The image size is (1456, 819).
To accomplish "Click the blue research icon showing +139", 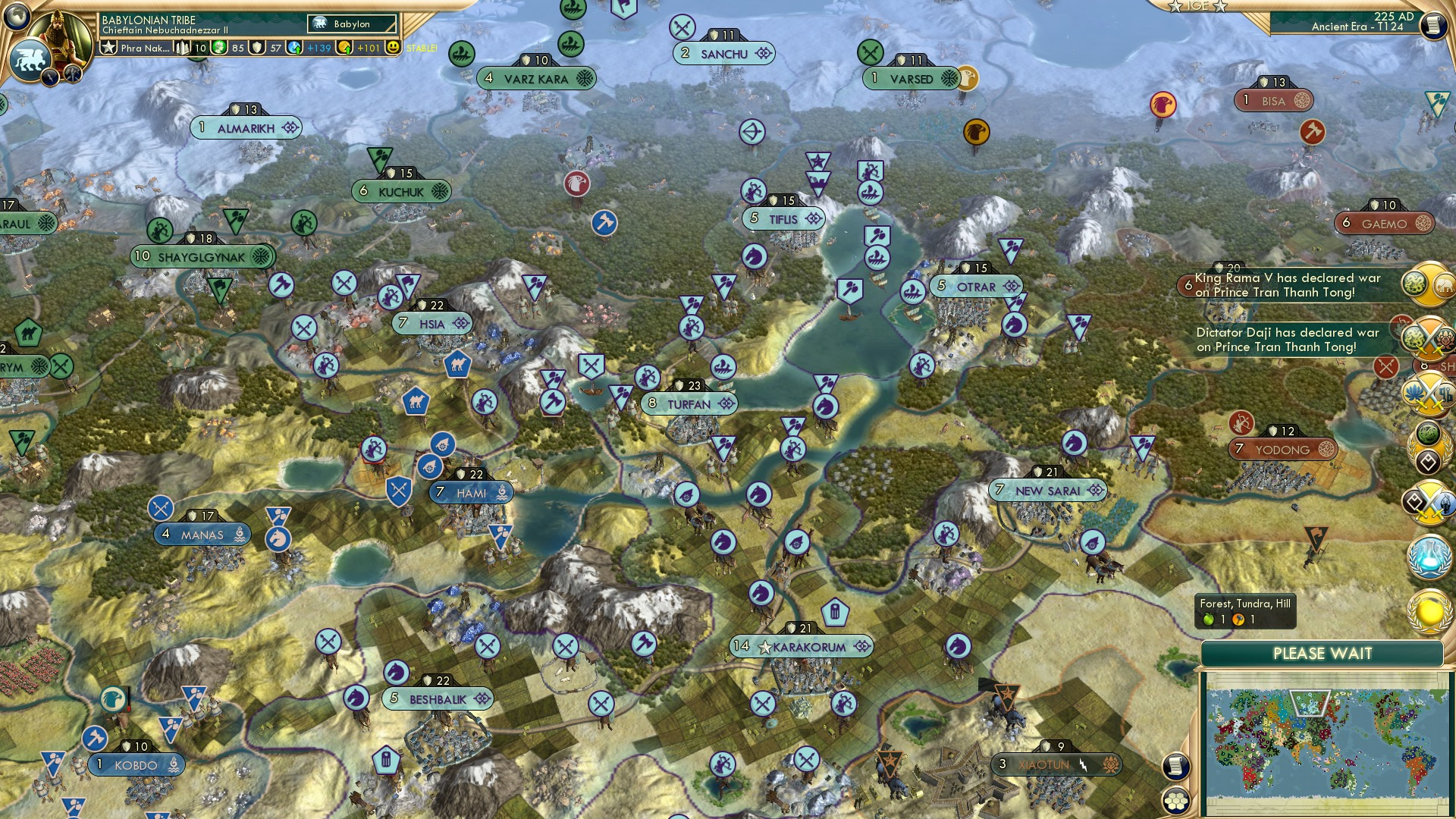I will point(295,49).
